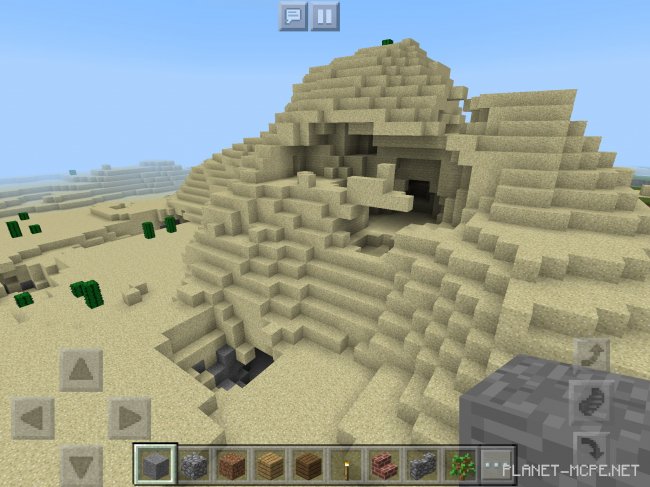Select the cobblestone block slot
This screenshot has height=487, width=650.
(193, 465)
